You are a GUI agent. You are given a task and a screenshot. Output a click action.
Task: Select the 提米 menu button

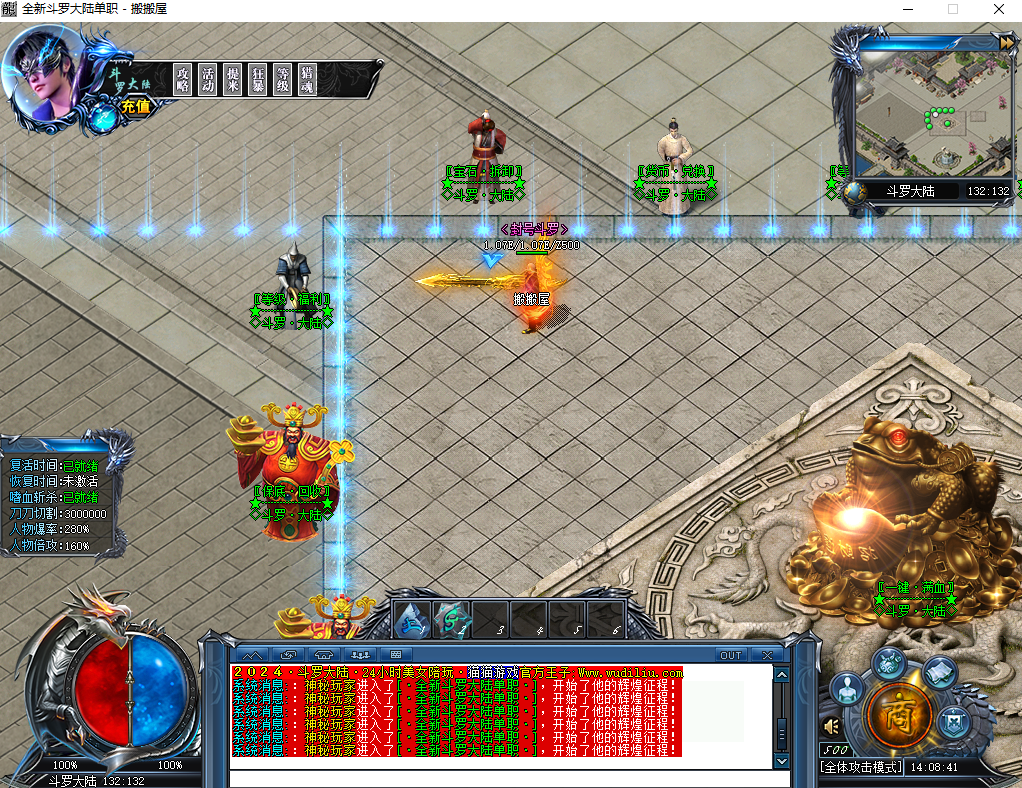[x=232, y=80]
